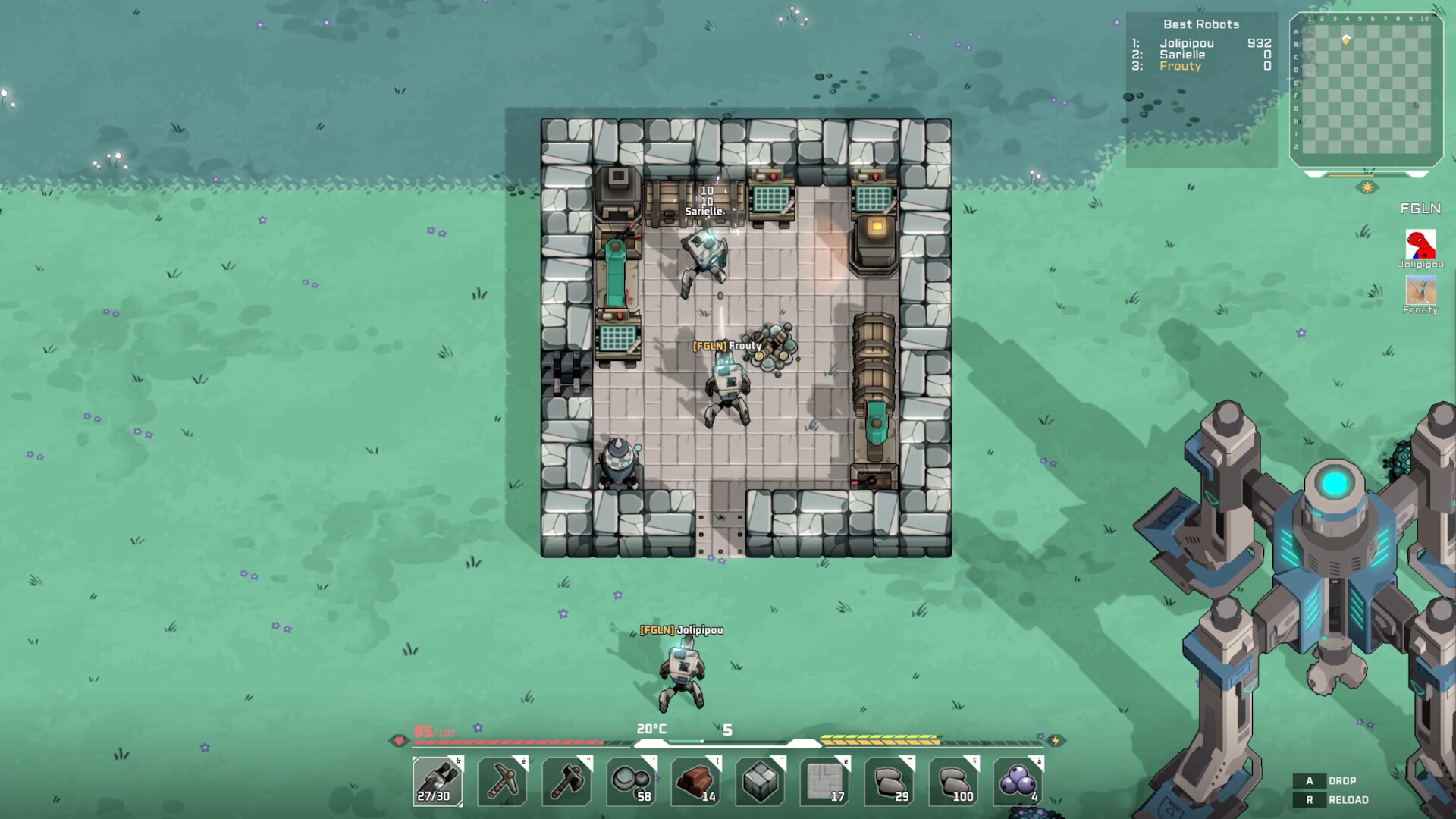
Task: Select the stone balls ammo slot showing 58
Action: [x=629, y=781]
